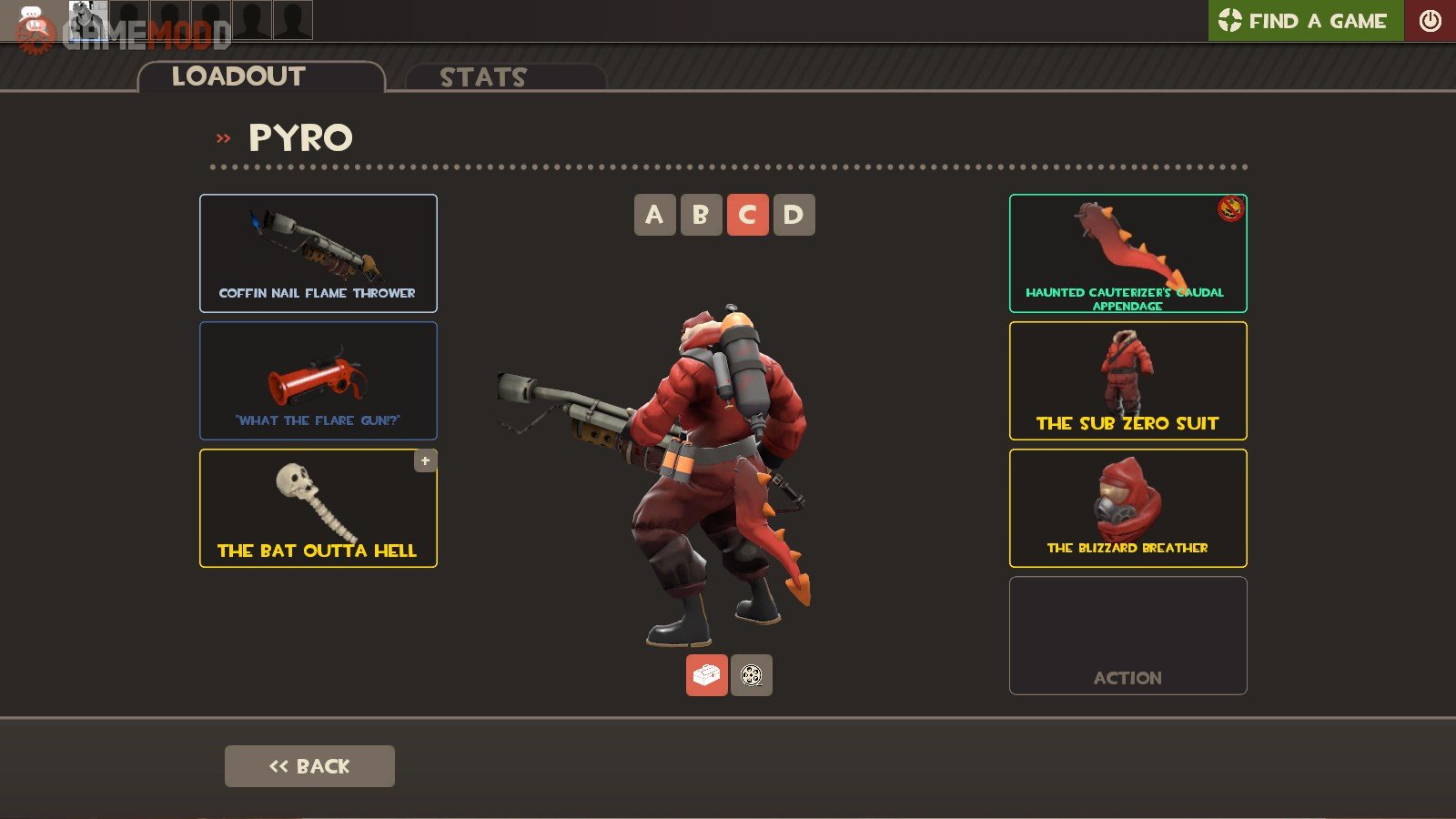
Task: Pick The Sub Zero Suit cosmetic slot
Action: 1127,380
